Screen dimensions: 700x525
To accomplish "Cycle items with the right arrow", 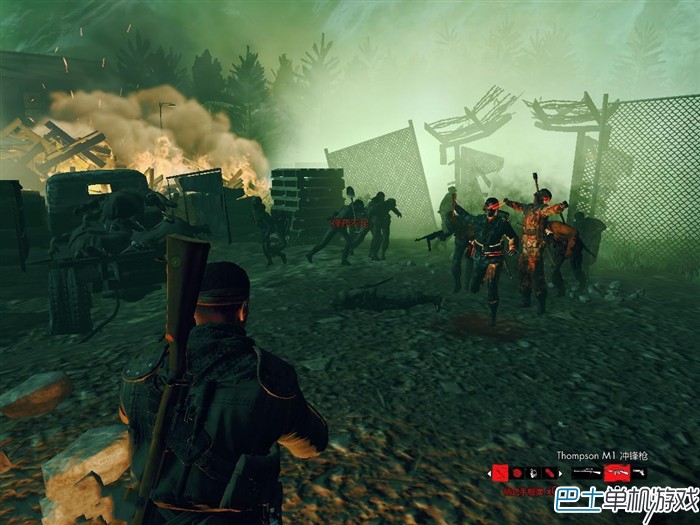I will [x=560, y=473].
